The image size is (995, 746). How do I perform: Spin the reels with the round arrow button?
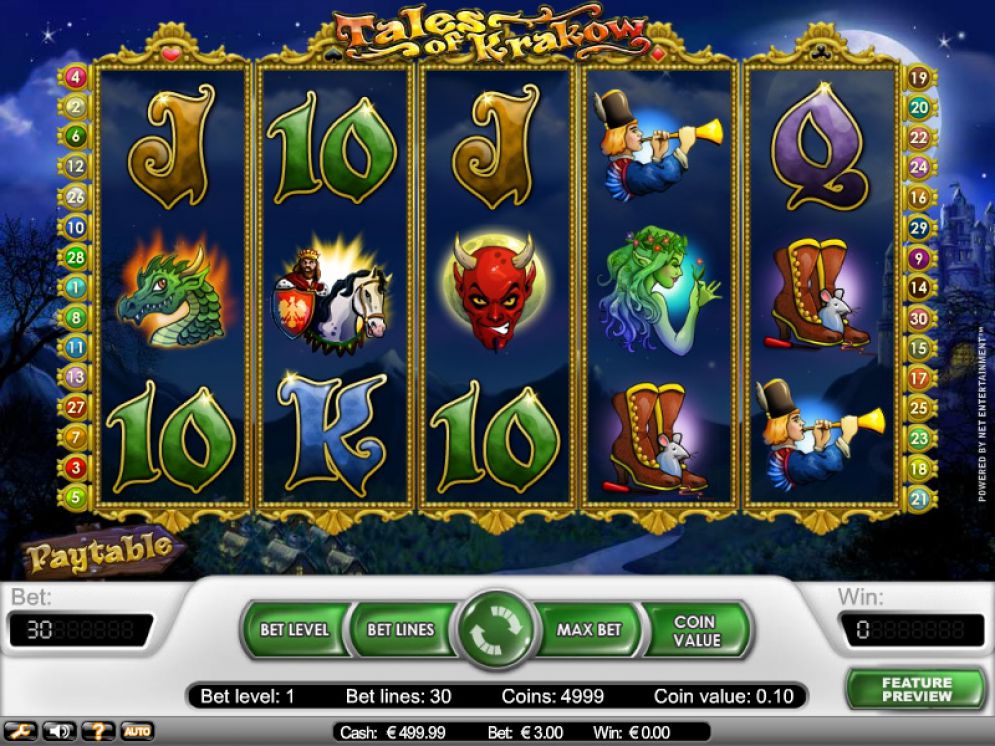tap(497, 631)
